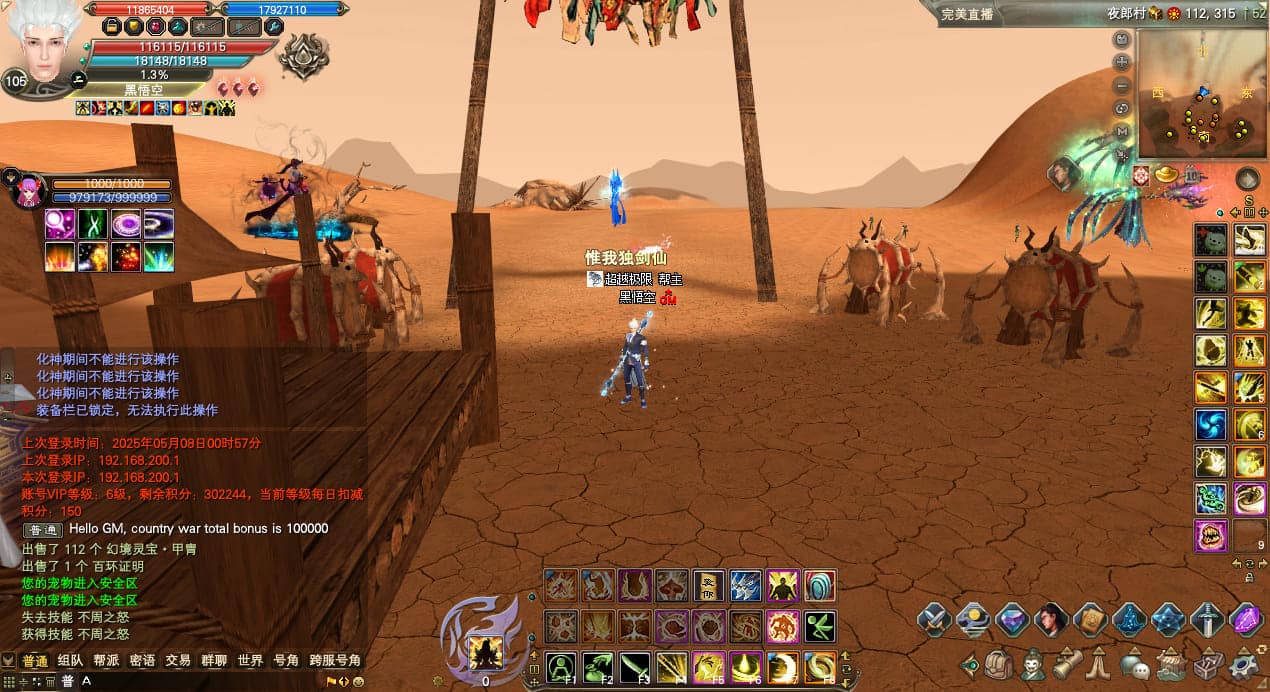Switch to the 组队 chat tab

tap(70, 661)
